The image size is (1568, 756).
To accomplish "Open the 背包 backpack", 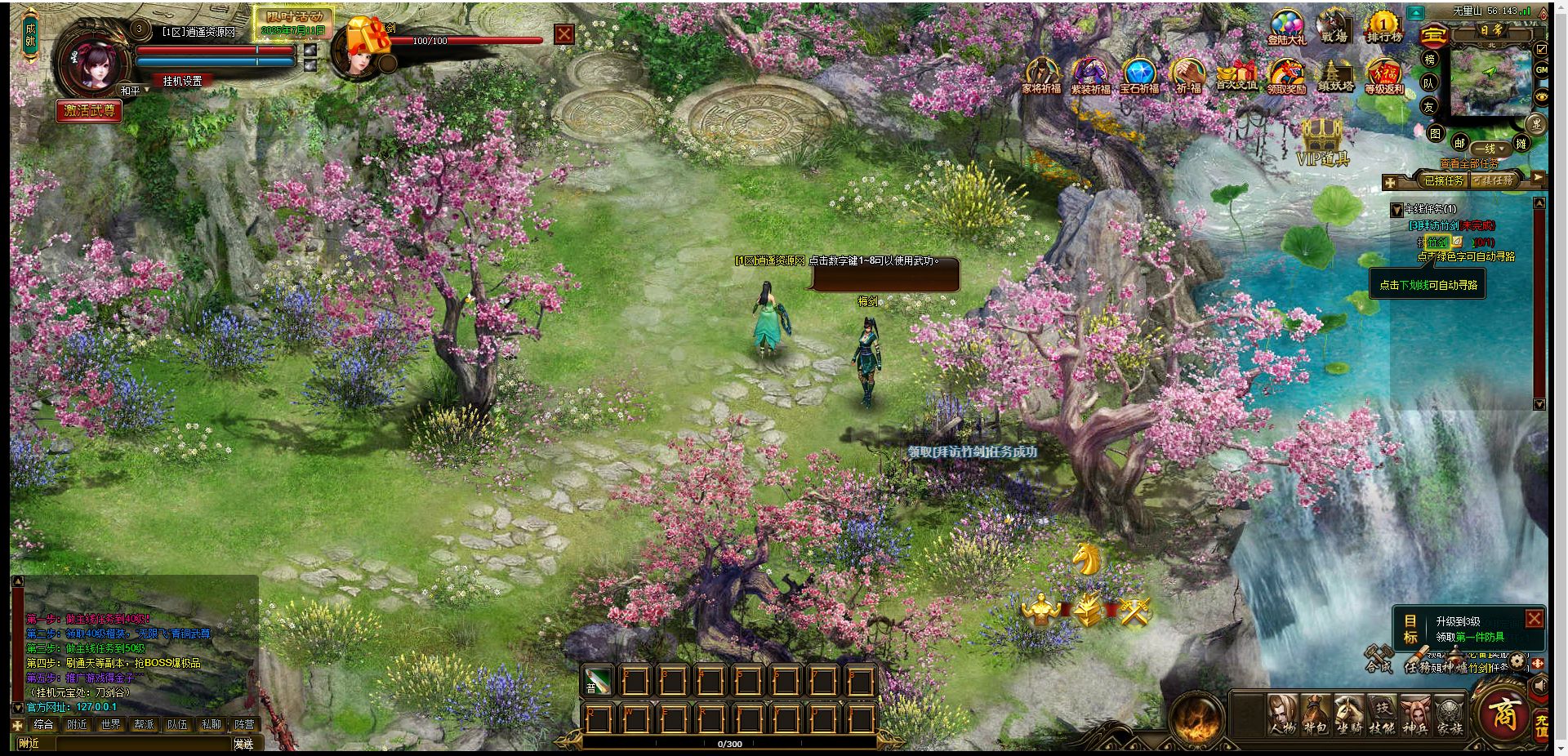I will coord(1315,714).
